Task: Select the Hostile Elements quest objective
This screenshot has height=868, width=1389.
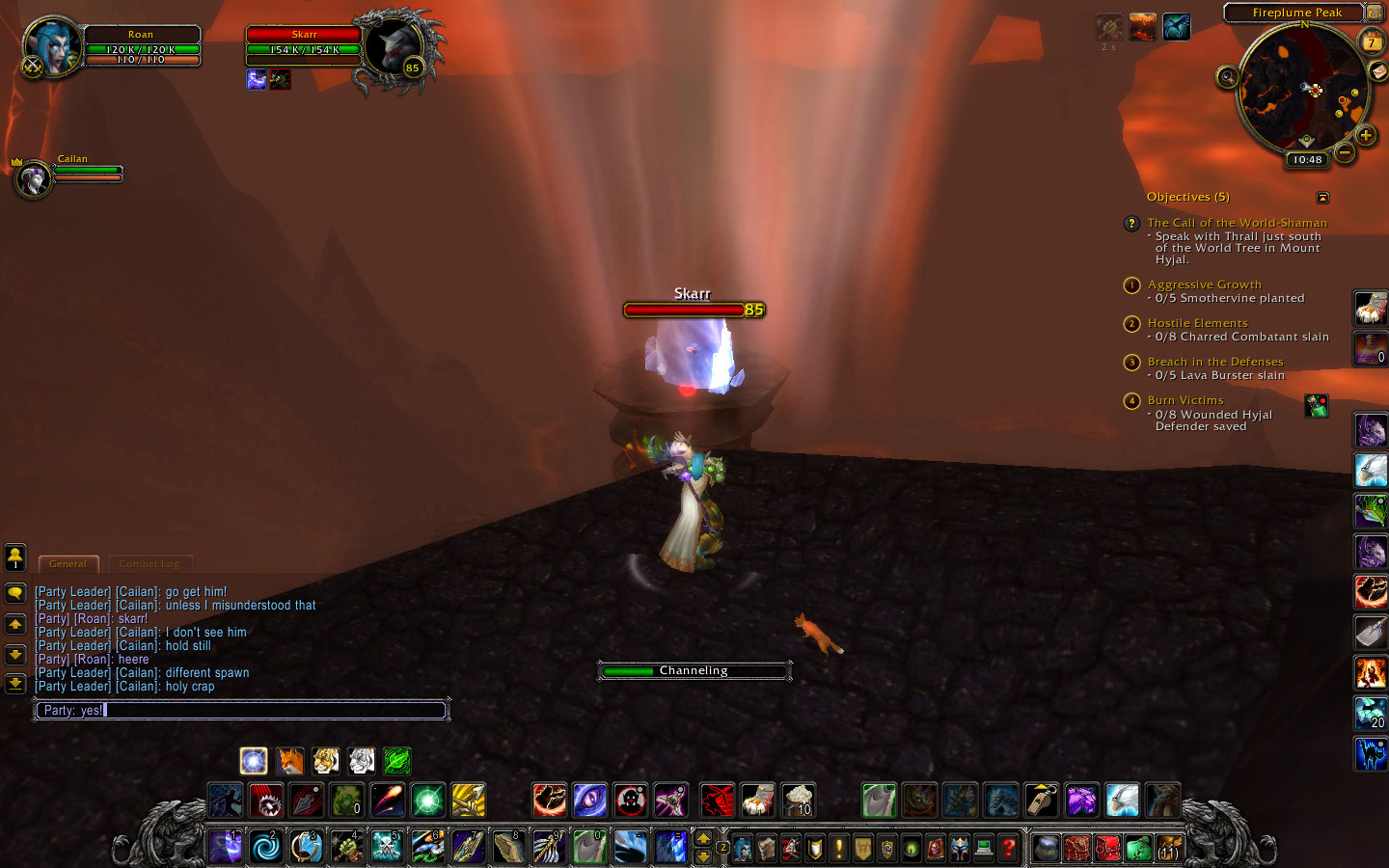Action: (x=1197, y=323)
